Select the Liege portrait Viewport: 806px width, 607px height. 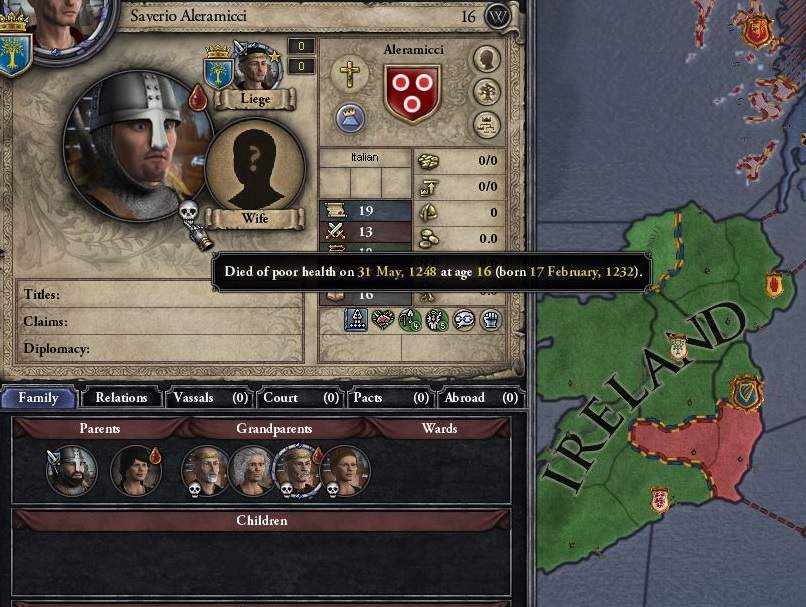coord(254,66)
